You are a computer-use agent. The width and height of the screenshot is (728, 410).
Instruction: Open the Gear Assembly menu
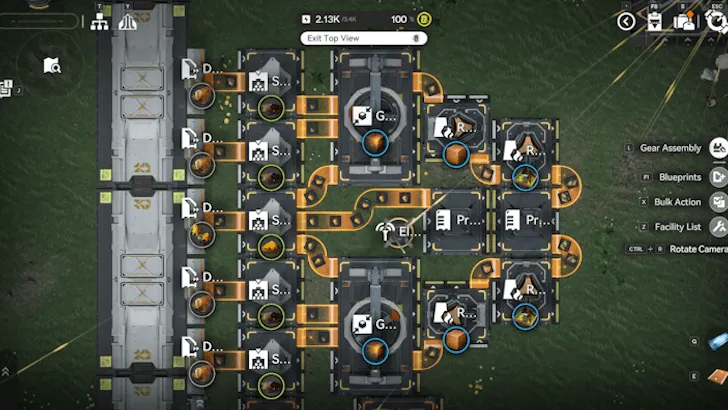(x=718, y=148)
